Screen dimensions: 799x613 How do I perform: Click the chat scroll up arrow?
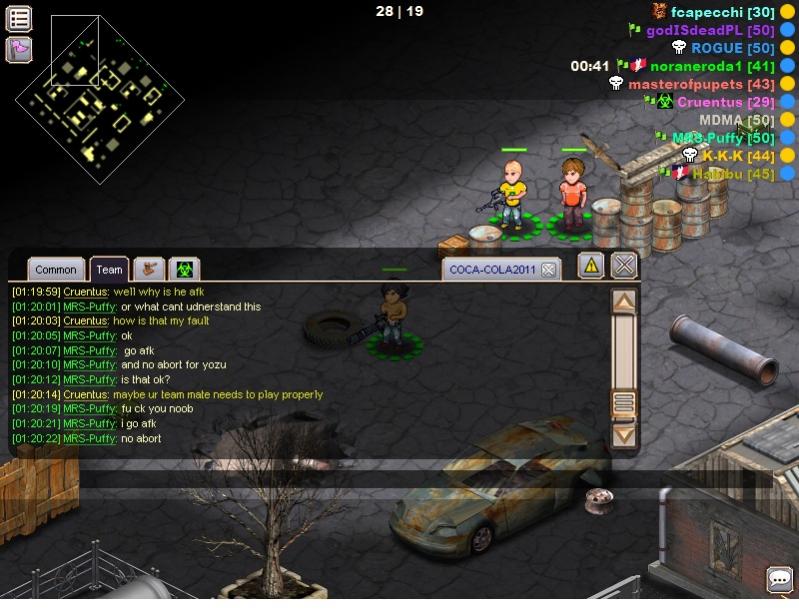pyautogui.click(x=623, y=301)
